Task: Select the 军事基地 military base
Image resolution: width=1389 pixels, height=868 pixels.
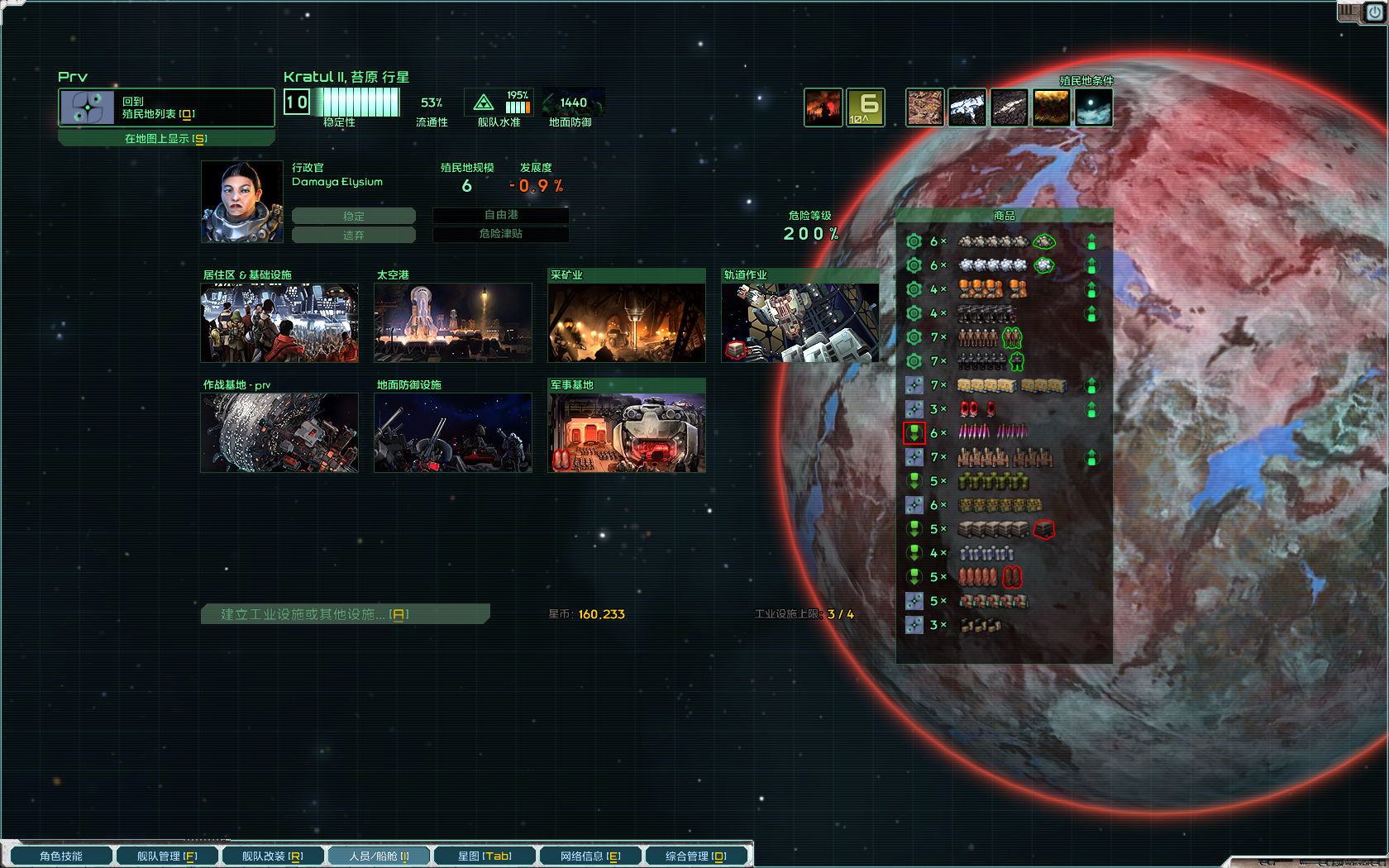Action: pos(627,432)
